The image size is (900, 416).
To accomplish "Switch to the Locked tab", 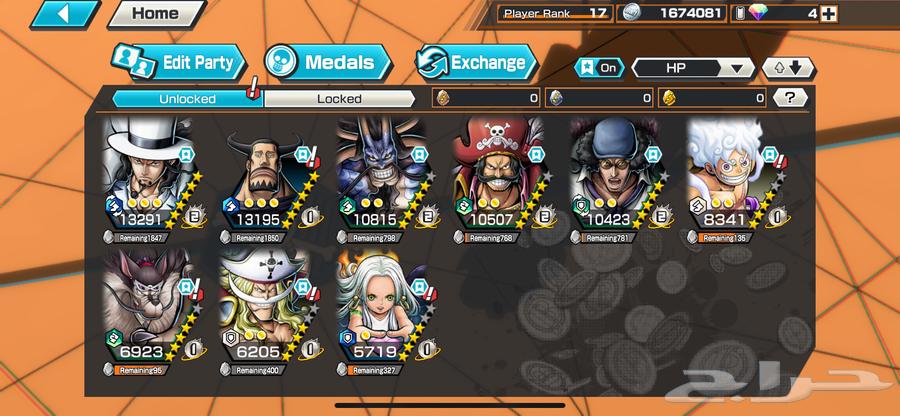I will (x=339, y=99).
